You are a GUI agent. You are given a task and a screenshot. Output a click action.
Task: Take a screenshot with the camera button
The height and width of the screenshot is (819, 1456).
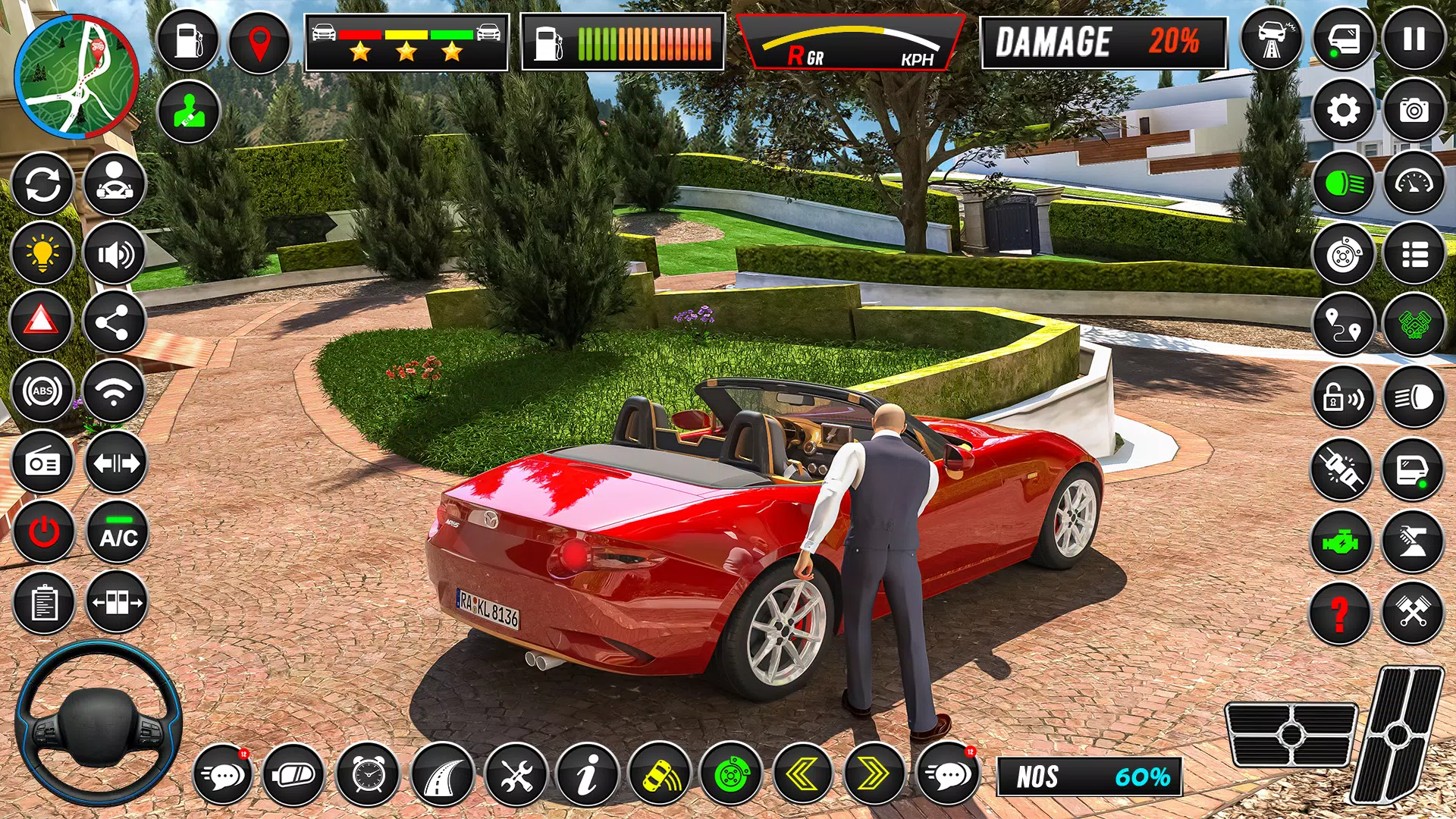(1414, 111)
